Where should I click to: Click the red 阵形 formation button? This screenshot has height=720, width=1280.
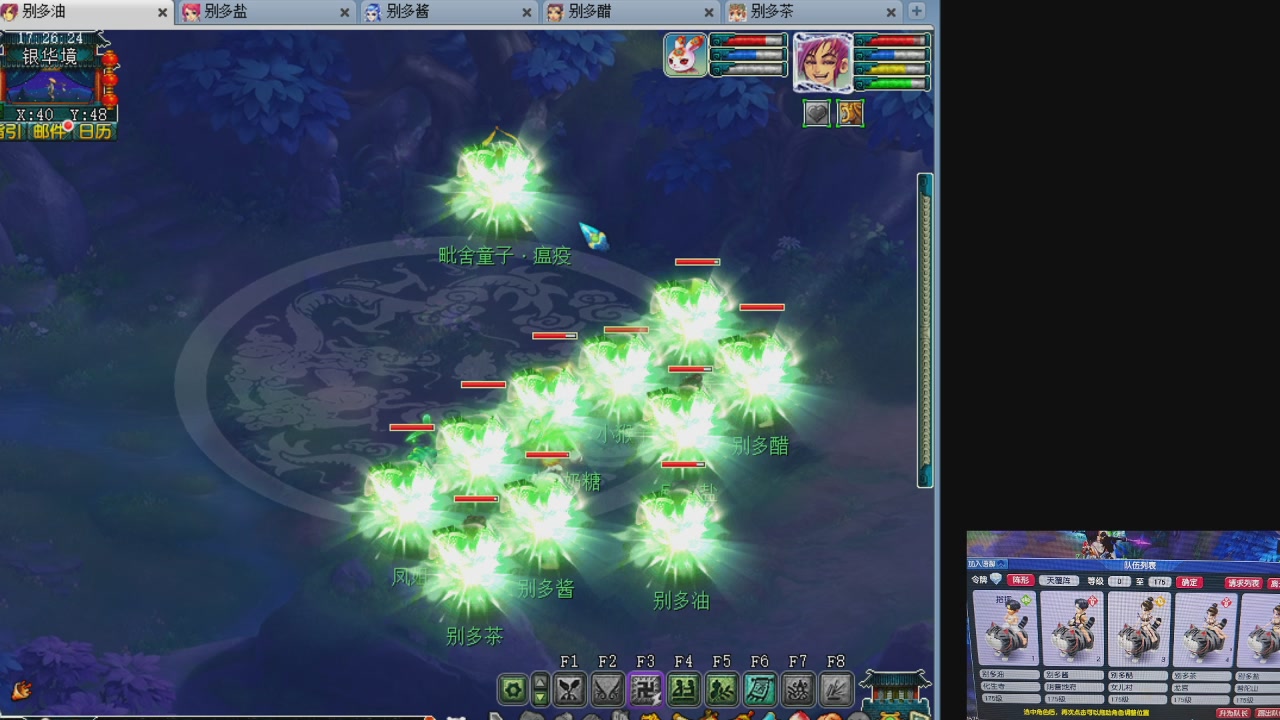pos(1022,581)
